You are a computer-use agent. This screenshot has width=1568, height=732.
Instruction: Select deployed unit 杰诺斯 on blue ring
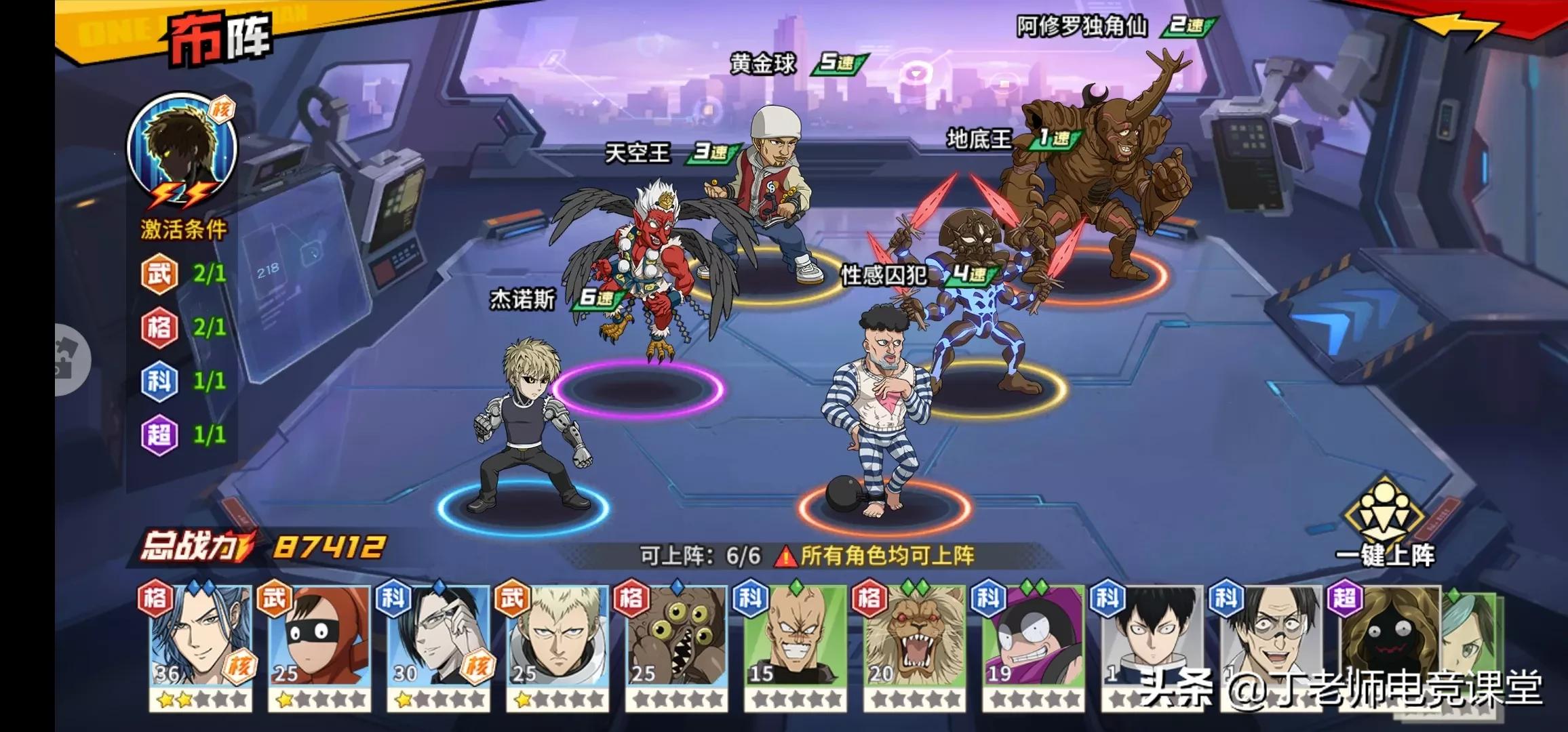[529, 427]
